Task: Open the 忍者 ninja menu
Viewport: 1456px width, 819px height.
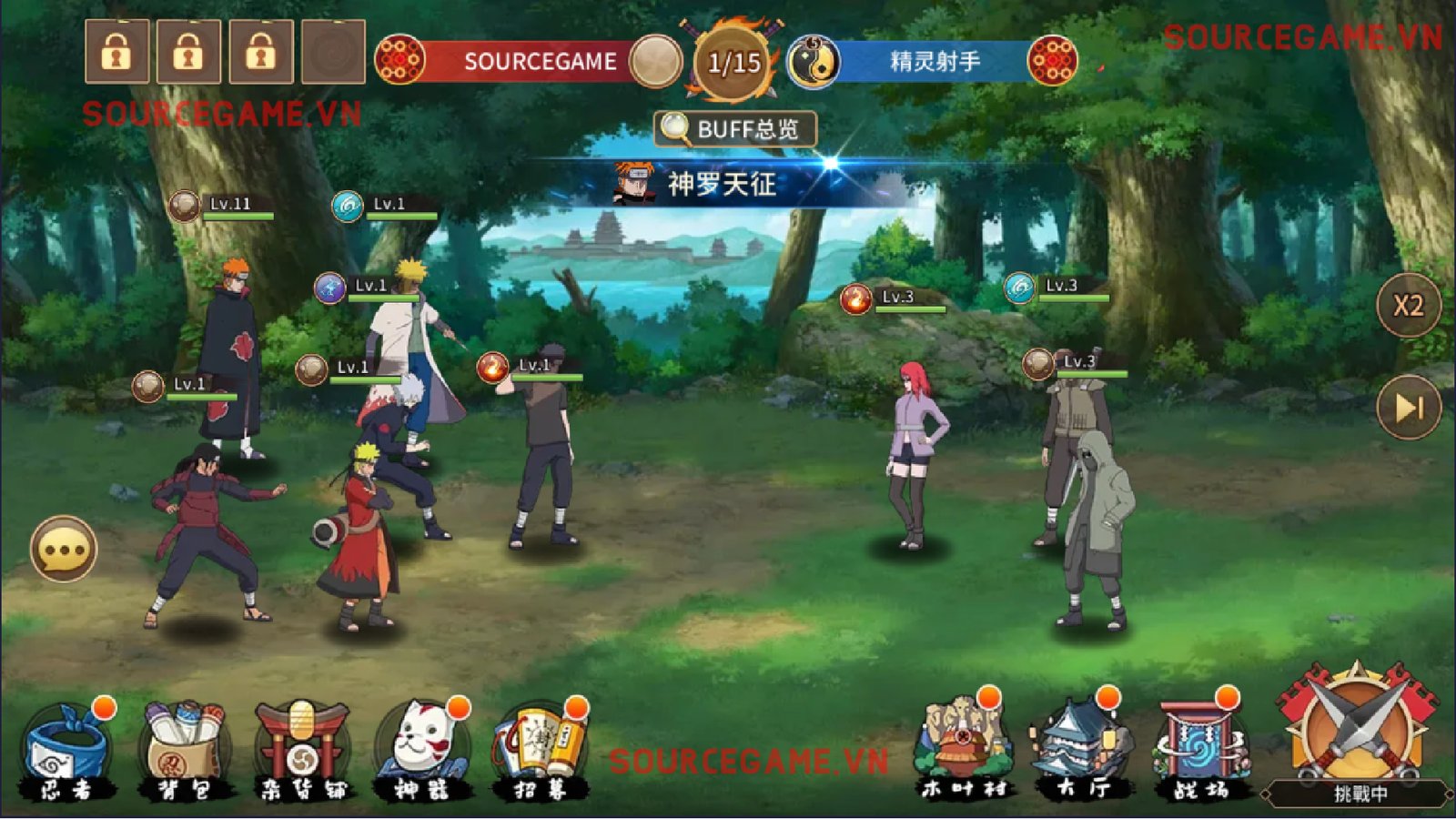Action: pyautogui.click(x=68, y=752)
